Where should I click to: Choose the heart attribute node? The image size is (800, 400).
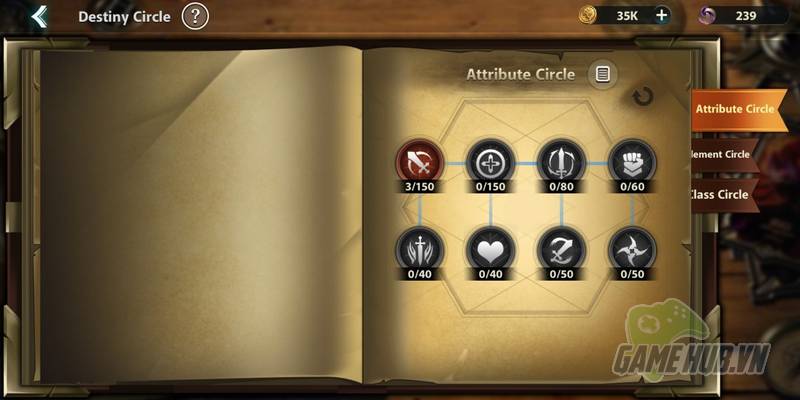click(490, 249)
